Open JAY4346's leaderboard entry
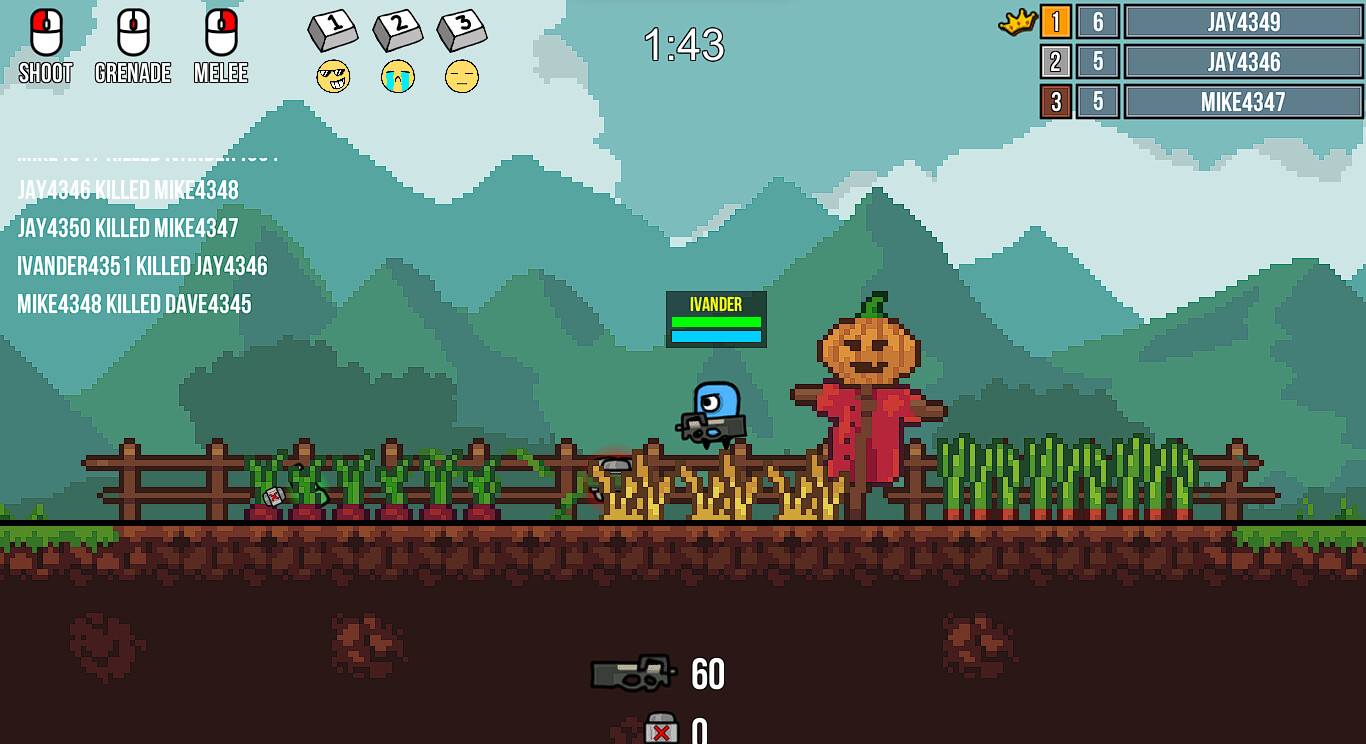The image size is (1366, 744). coord(1243,61)
